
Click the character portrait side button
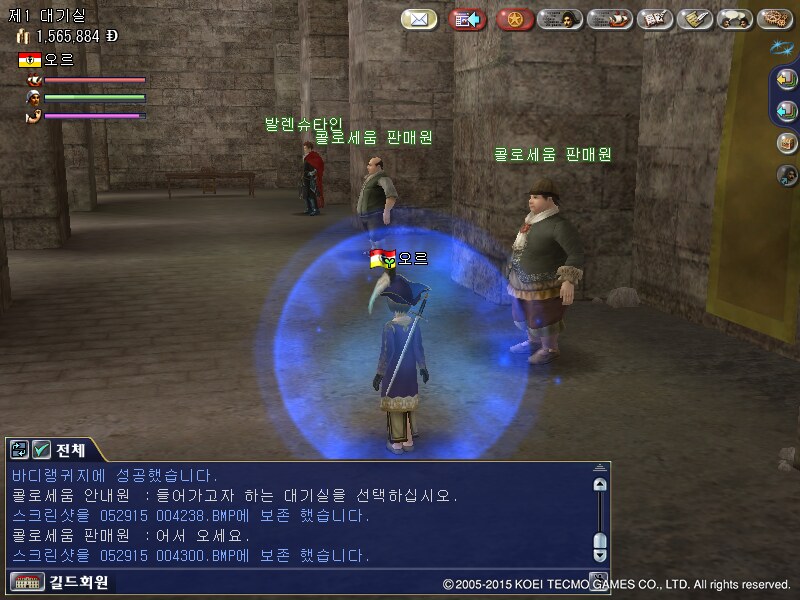(786, 175)
